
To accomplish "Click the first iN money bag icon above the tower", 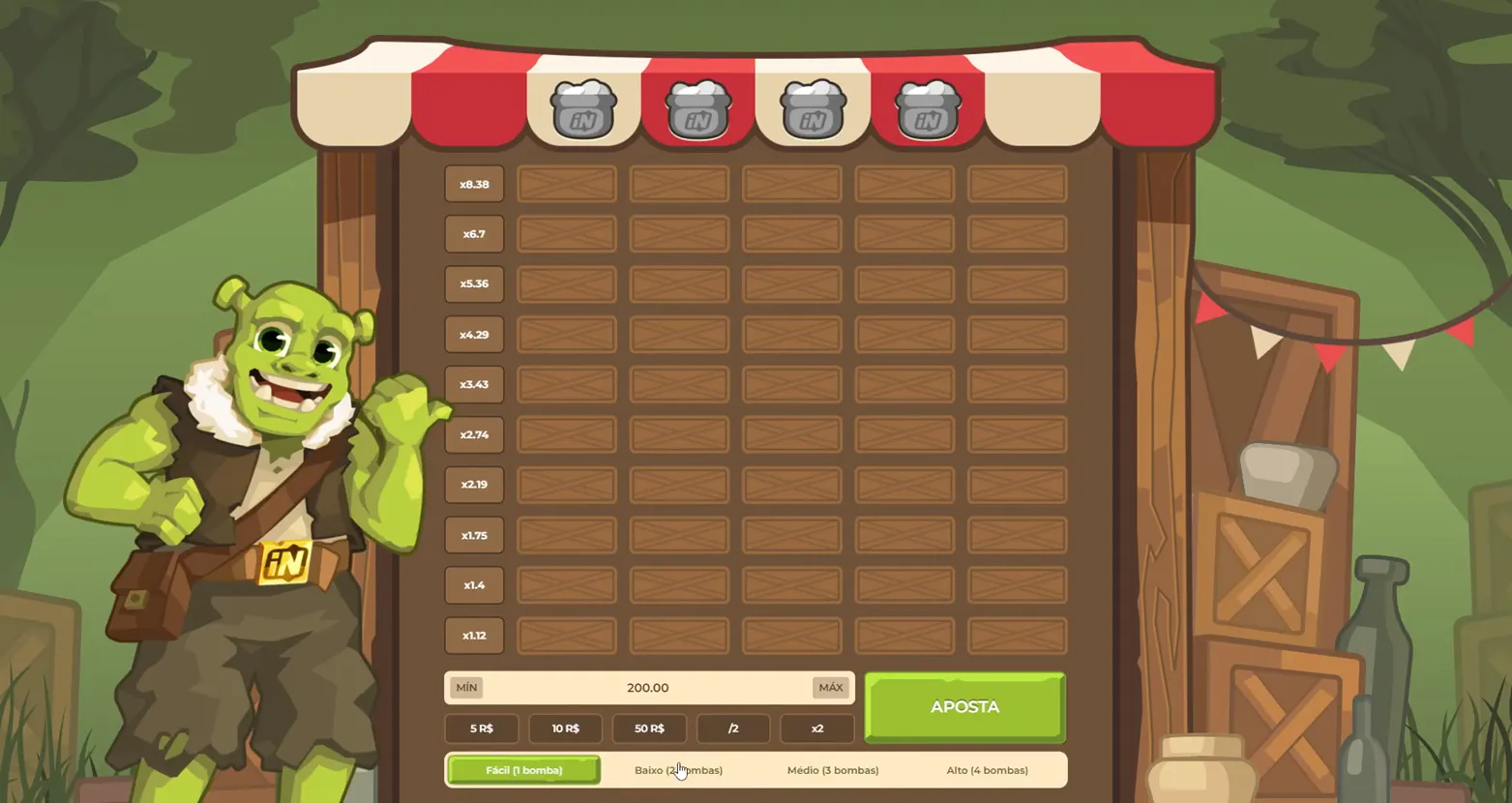I will click(583, 109).
